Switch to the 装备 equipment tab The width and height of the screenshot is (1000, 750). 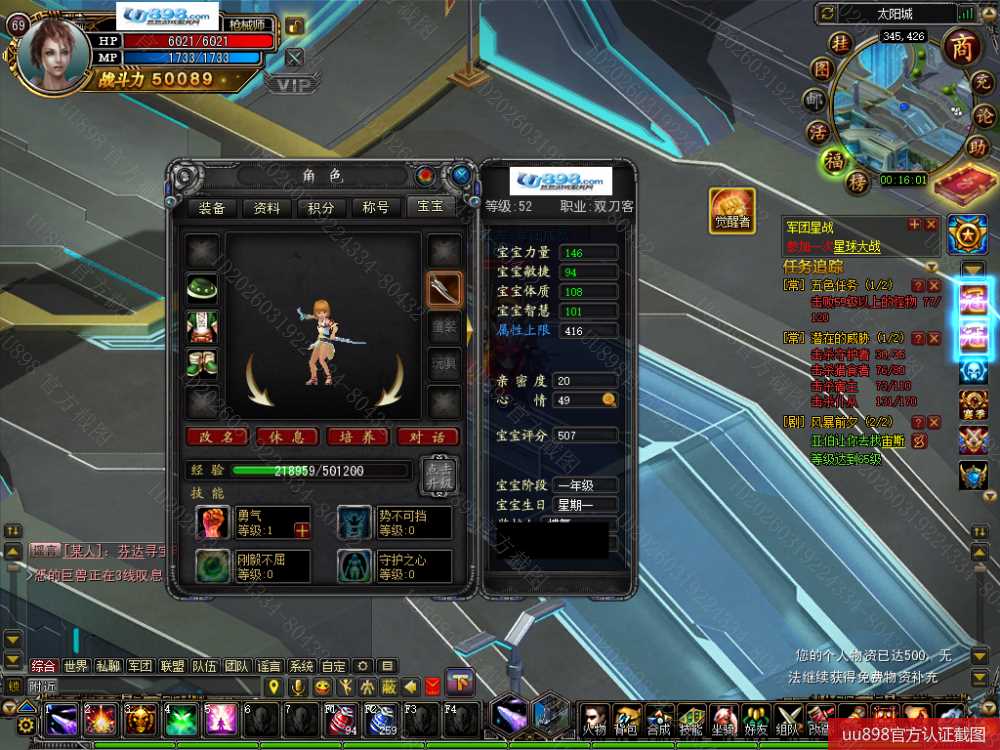click(212, 208)
